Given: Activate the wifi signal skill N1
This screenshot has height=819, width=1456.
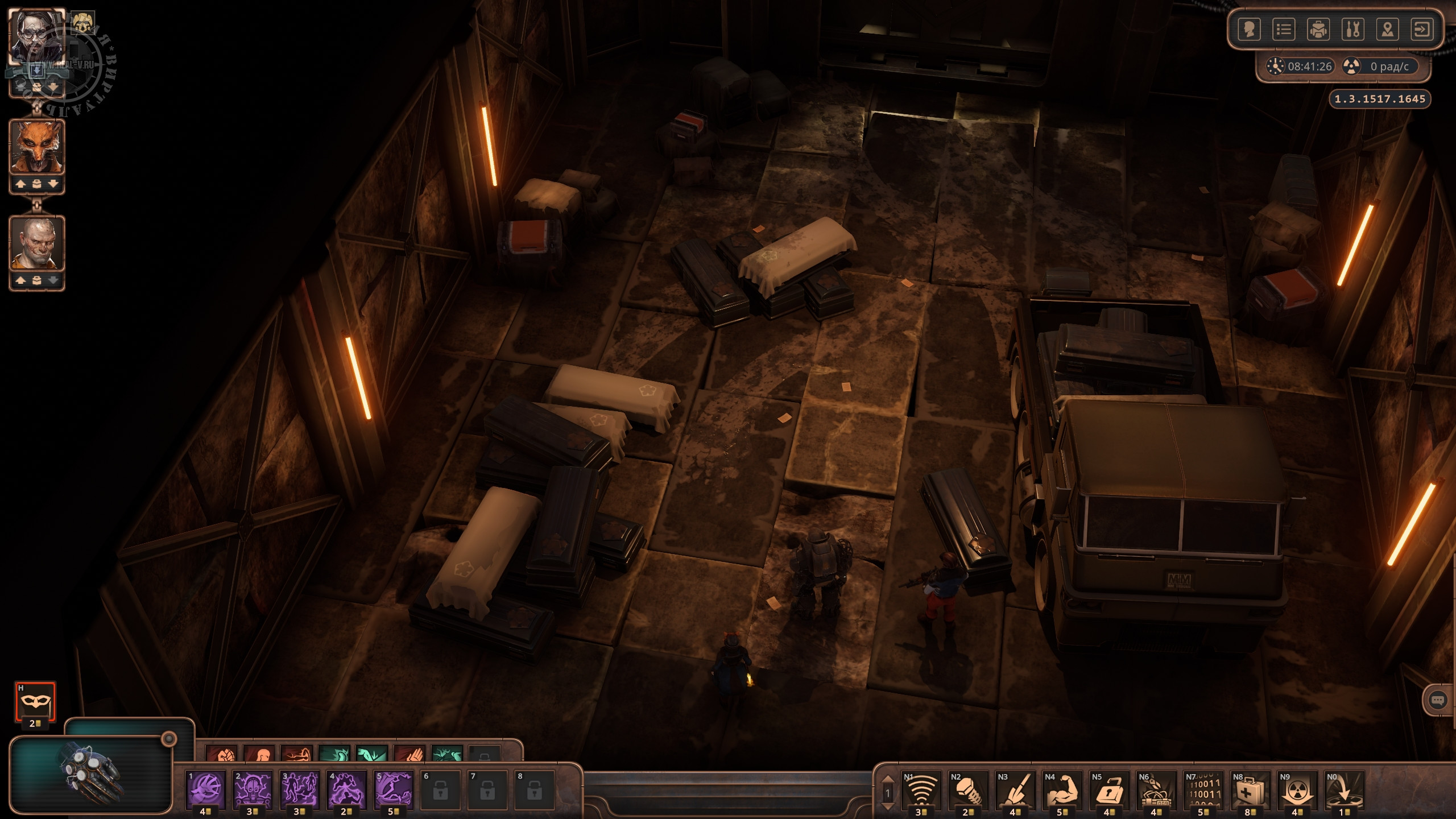Looking at the screenshot, I should [921, 789].
